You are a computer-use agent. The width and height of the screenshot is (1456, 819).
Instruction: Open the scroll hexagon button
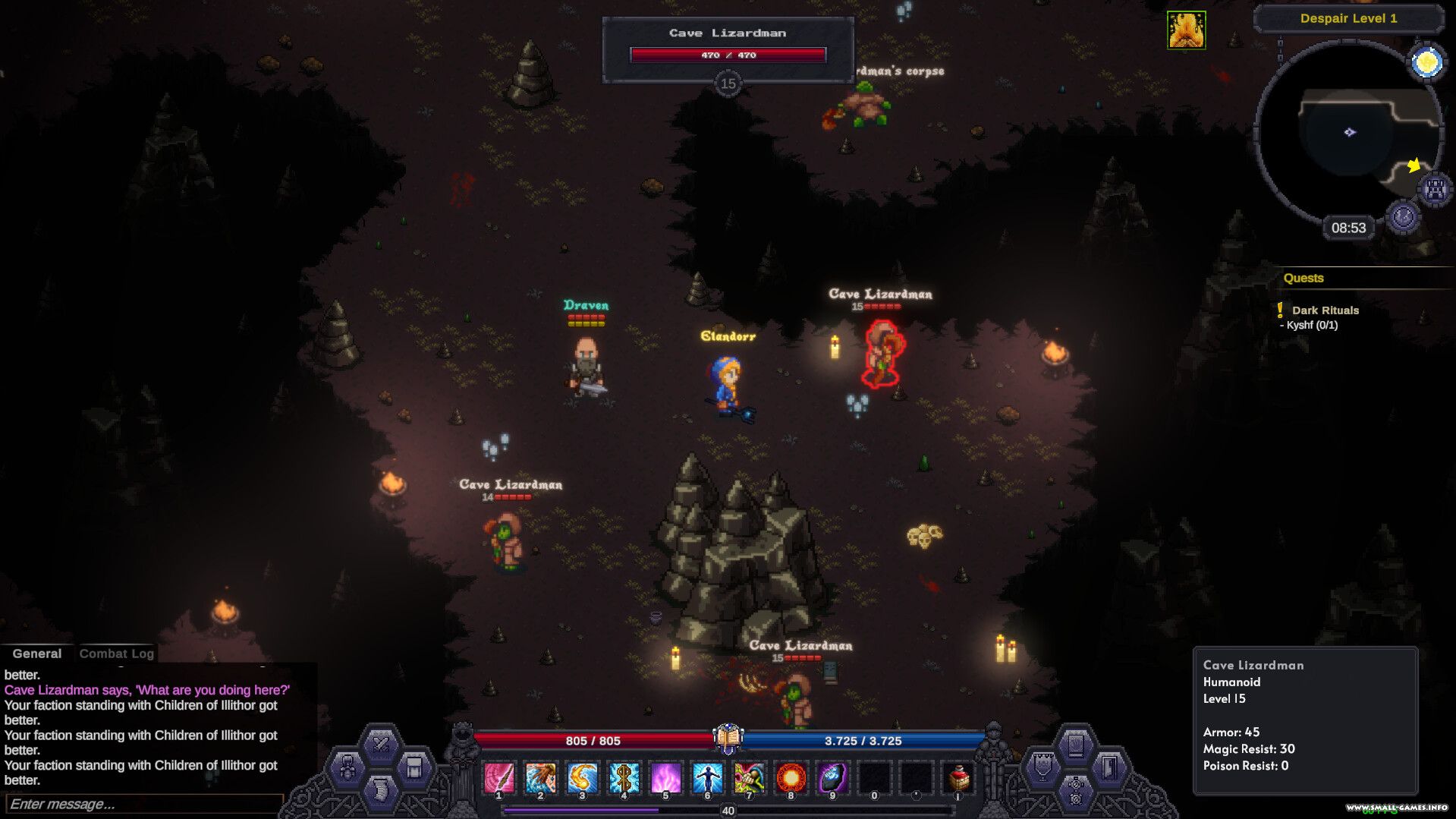click(381, 791)
